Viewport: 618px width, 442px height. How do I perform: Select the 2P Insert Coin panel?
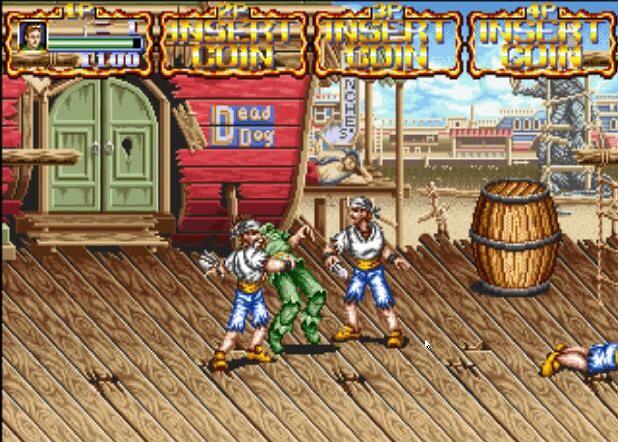233,43
